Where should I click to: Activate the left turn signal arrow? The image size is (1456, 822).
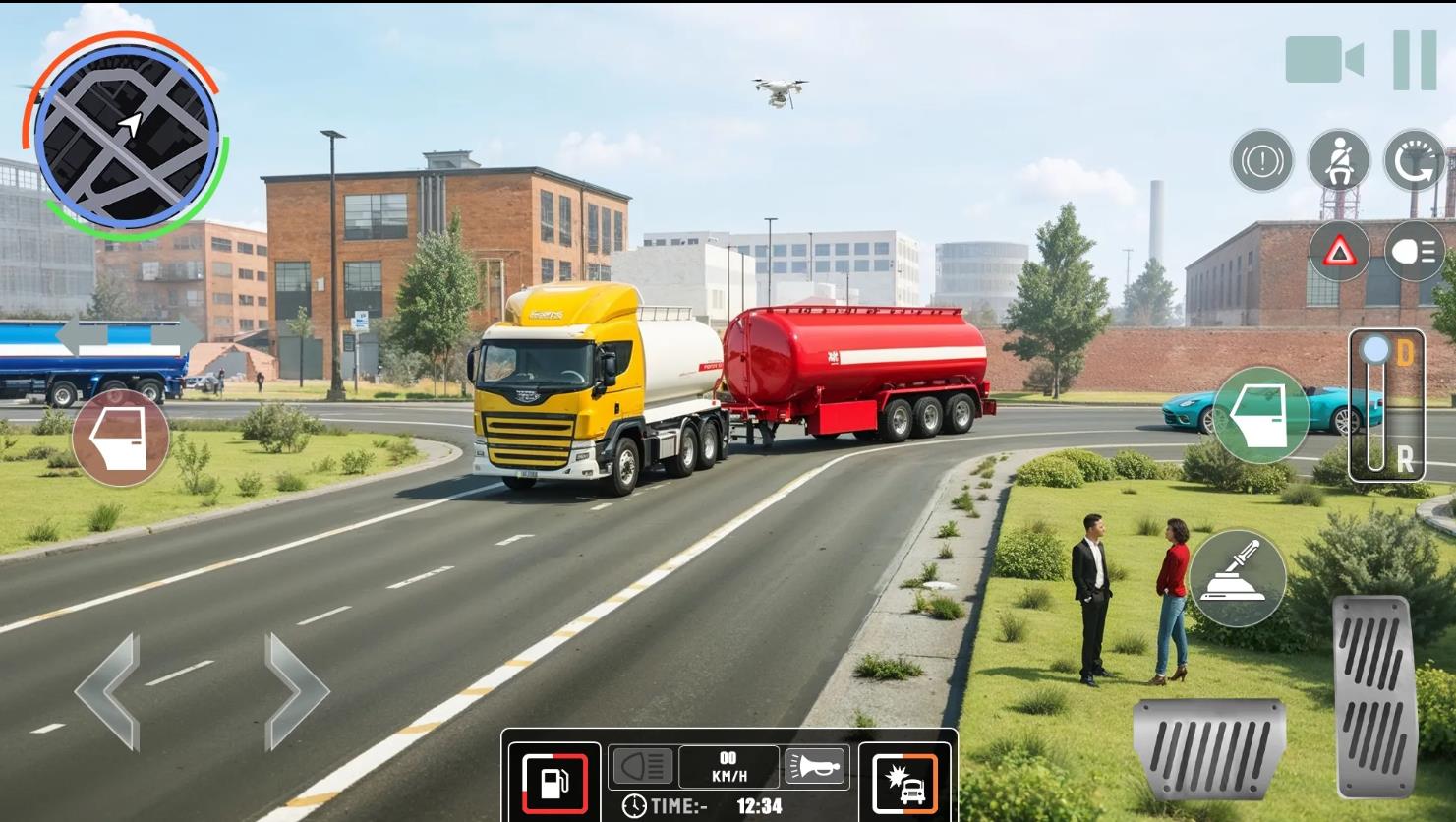[x=81, y=336]
